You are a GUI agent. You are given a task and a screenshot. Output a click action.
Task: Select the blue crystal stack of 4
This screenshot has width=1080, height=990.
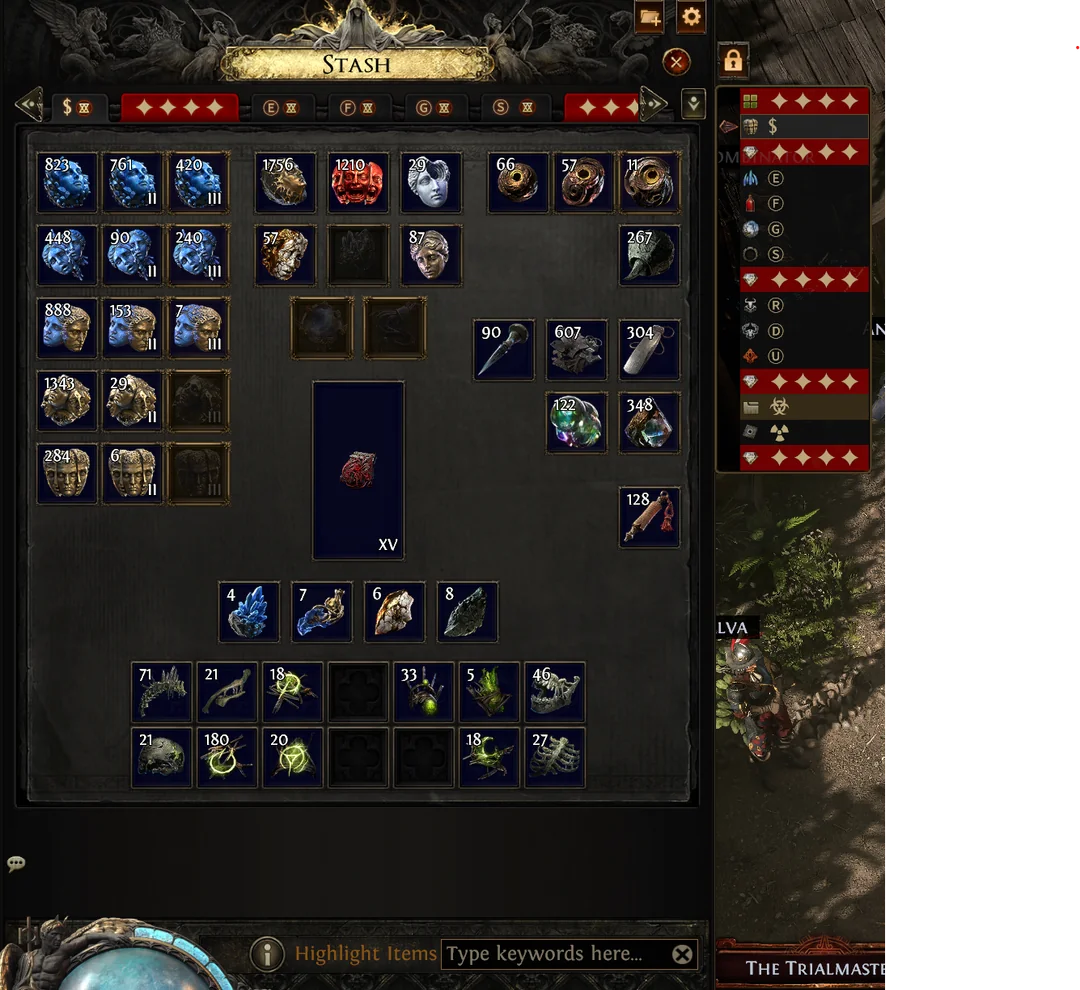[249, 612]
